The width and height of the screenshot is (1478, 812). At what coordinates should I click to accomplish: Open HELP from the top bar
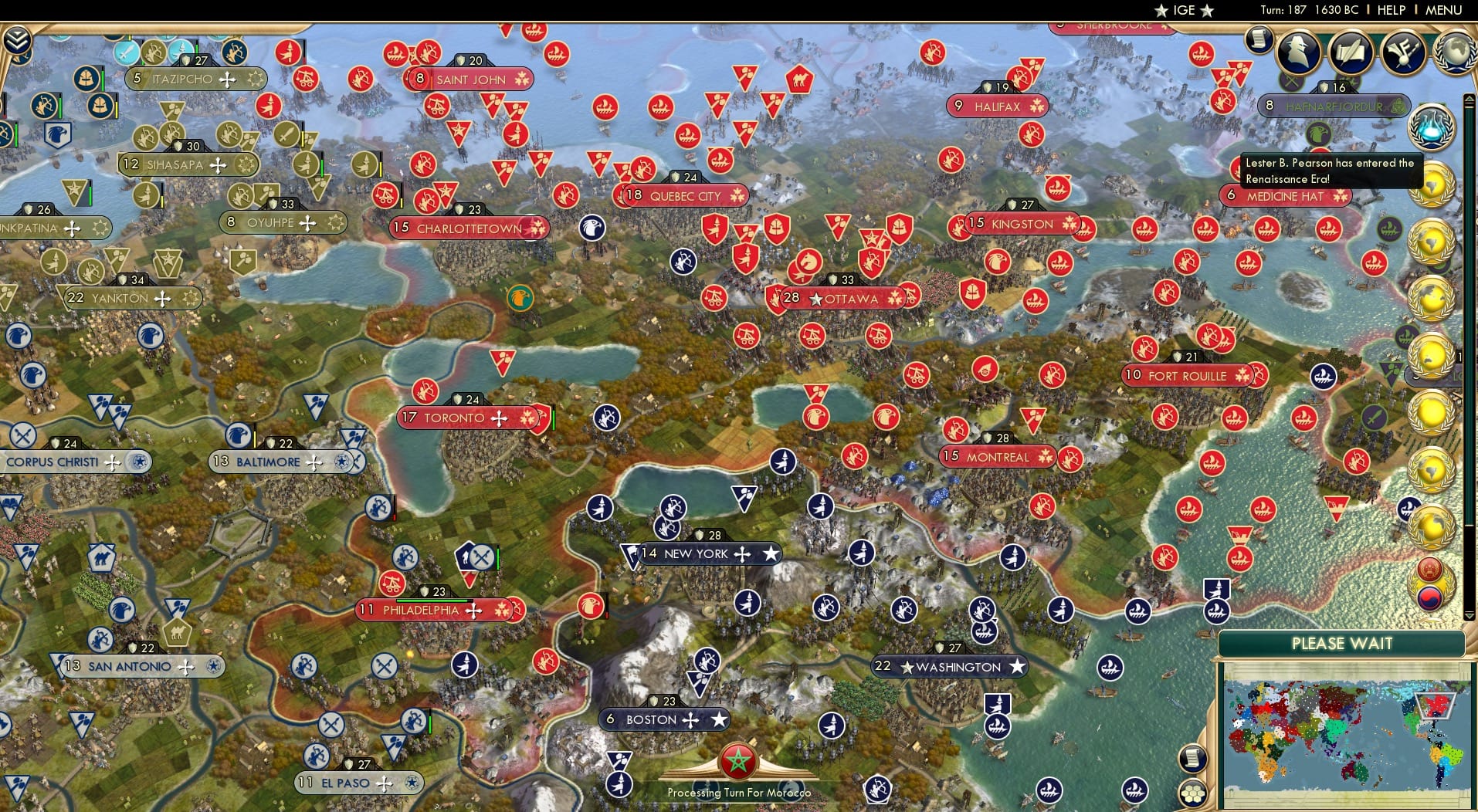[1390, 10]
